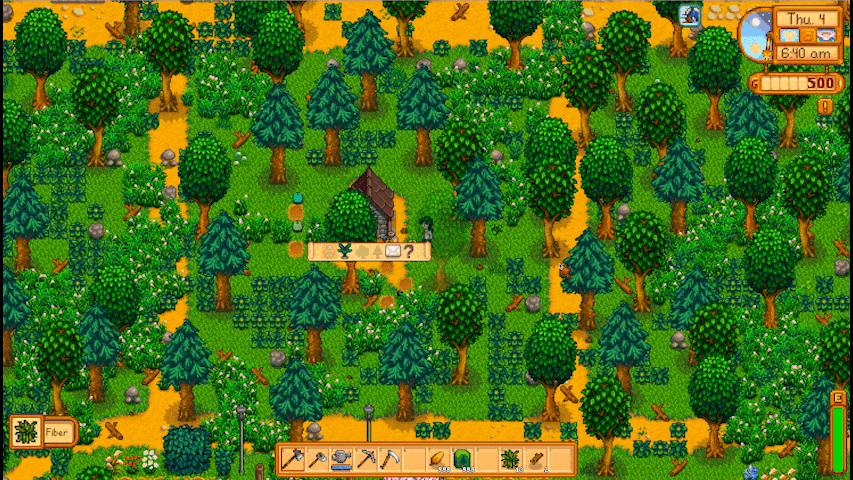853x480 pixels.
Task: Click the question mark on the scroll
Action: click(x=408, y=251)
